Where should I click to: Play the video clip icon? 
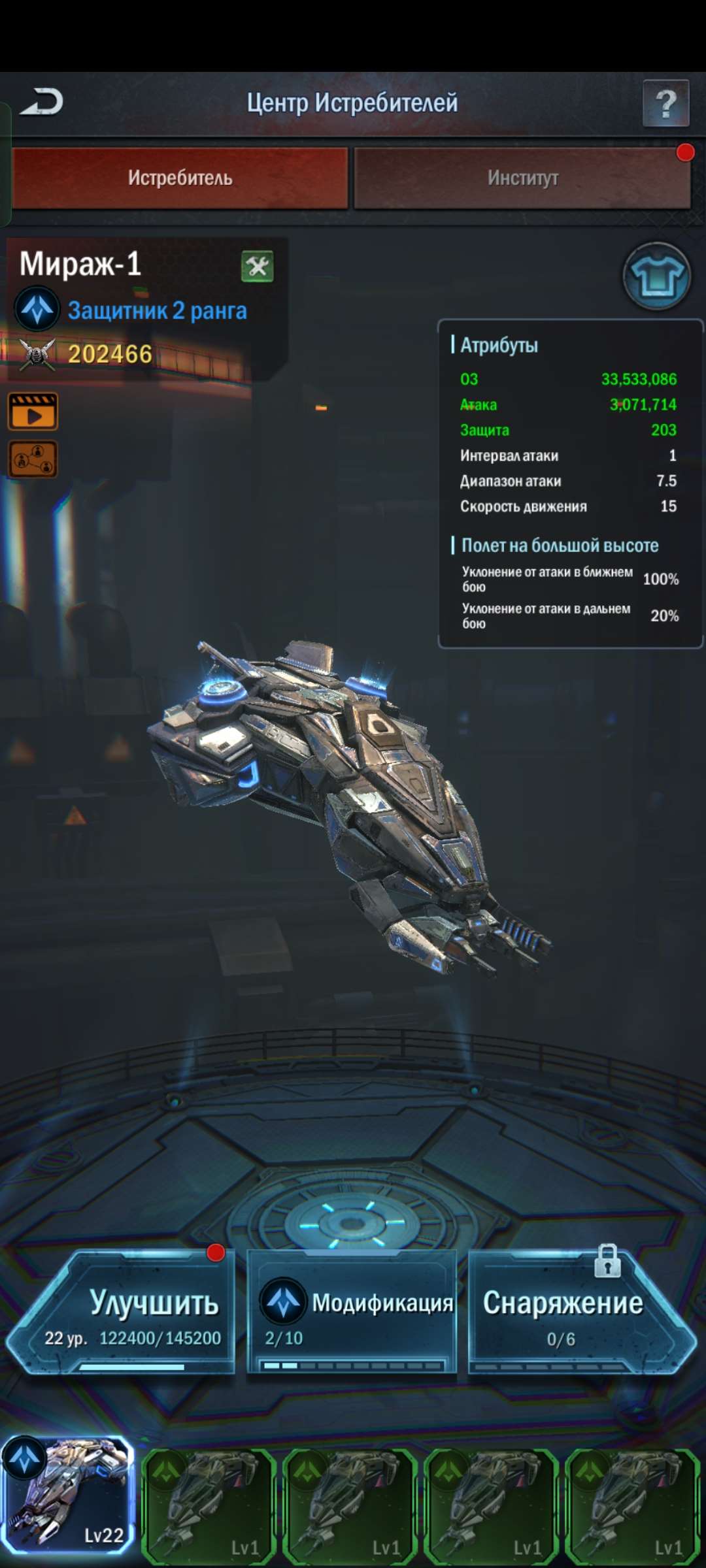point(33,412)
